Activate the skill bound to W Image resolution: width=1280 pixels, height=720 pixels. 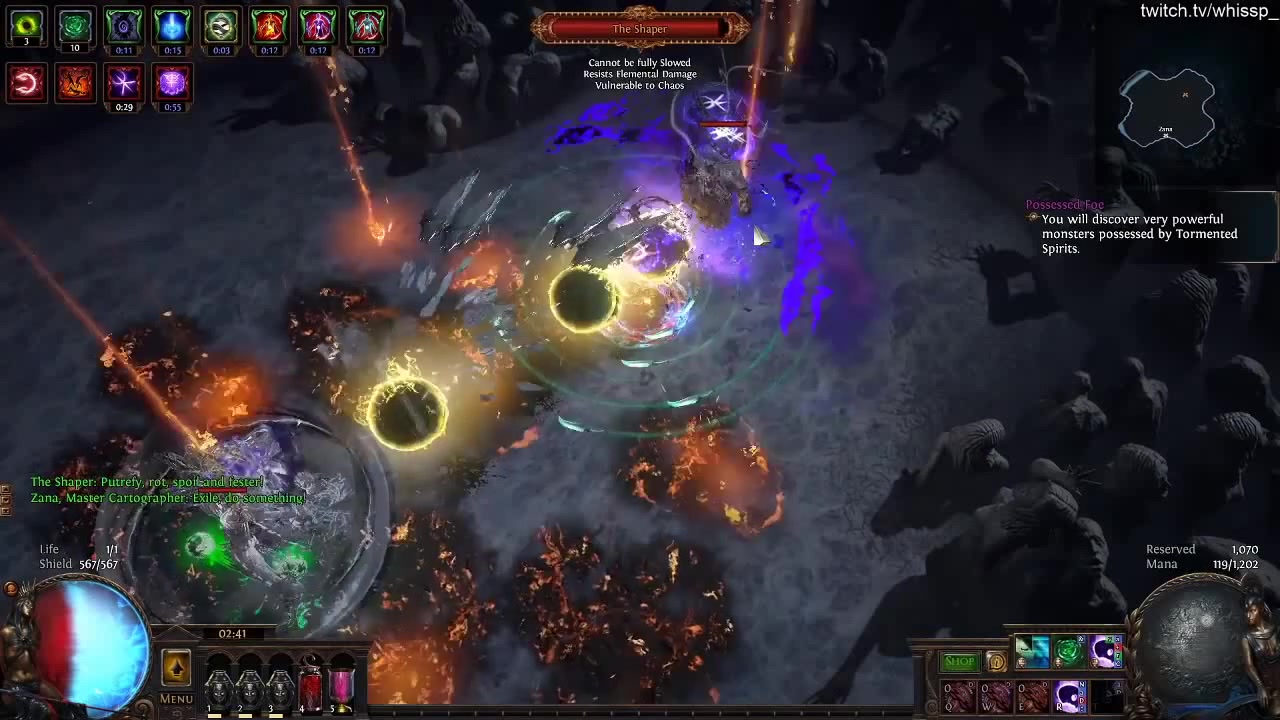(x=995, y=695)
